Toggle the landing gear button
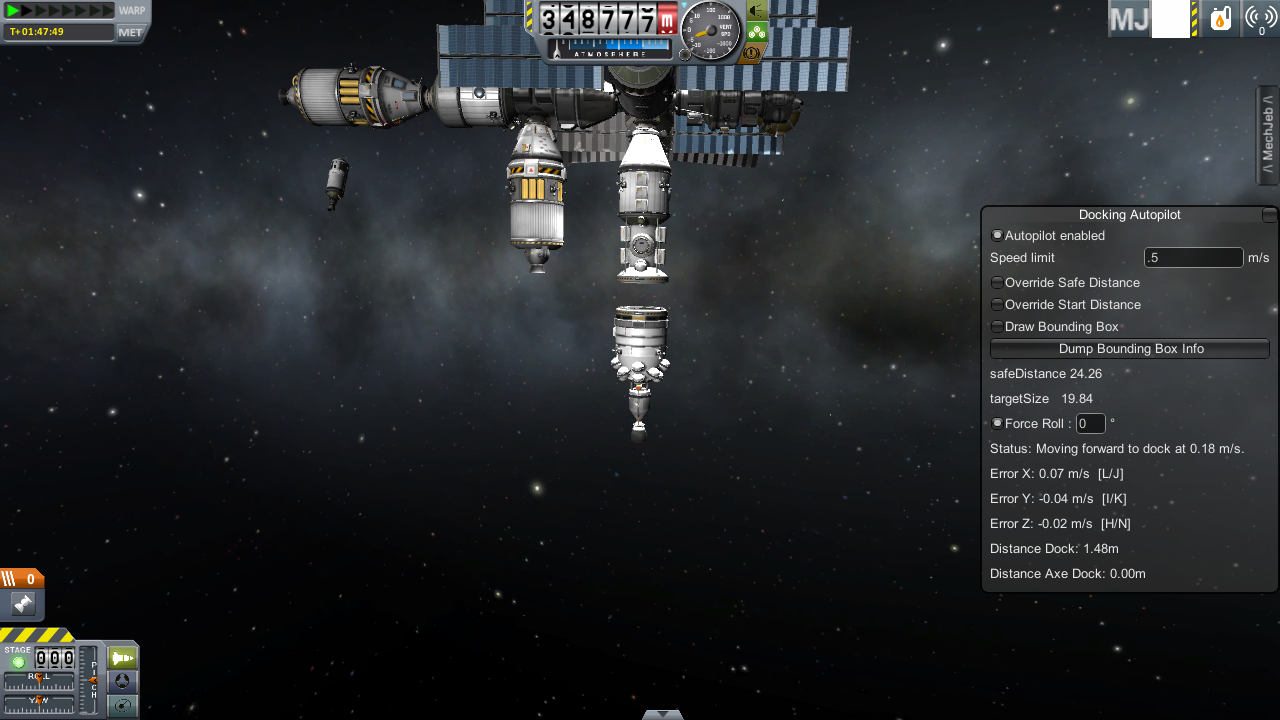Viewport: 1280px width, 720px height. (757, 32)
